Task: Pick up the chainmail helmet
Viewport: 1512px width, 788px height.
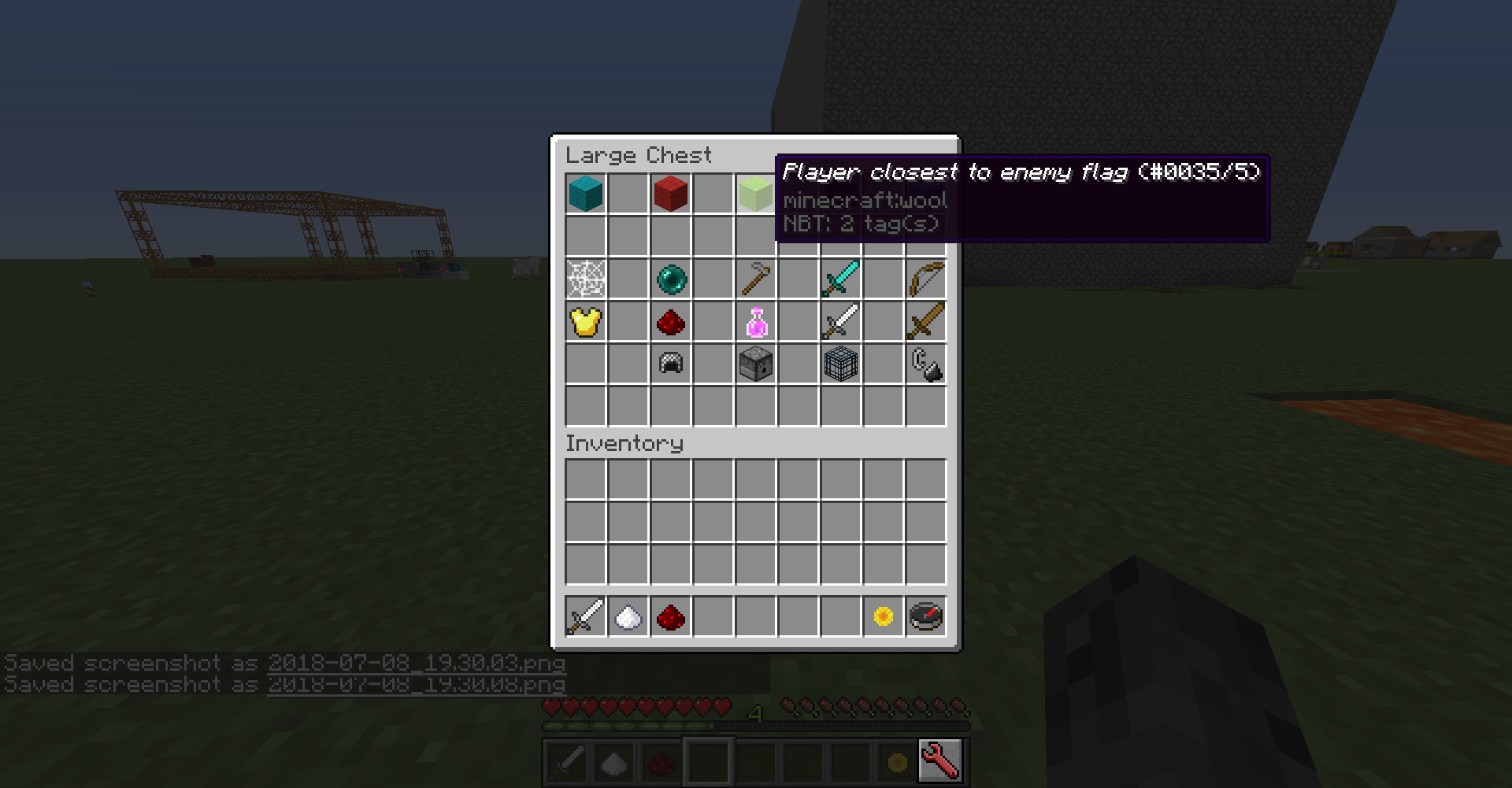Action: (x=670, y=364)
